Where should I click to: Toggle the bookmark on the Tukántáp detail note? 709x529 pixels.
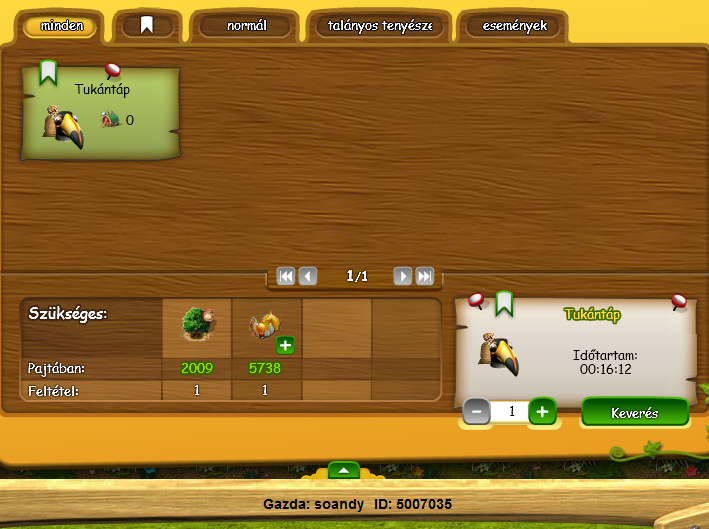[x=504, y=302]
